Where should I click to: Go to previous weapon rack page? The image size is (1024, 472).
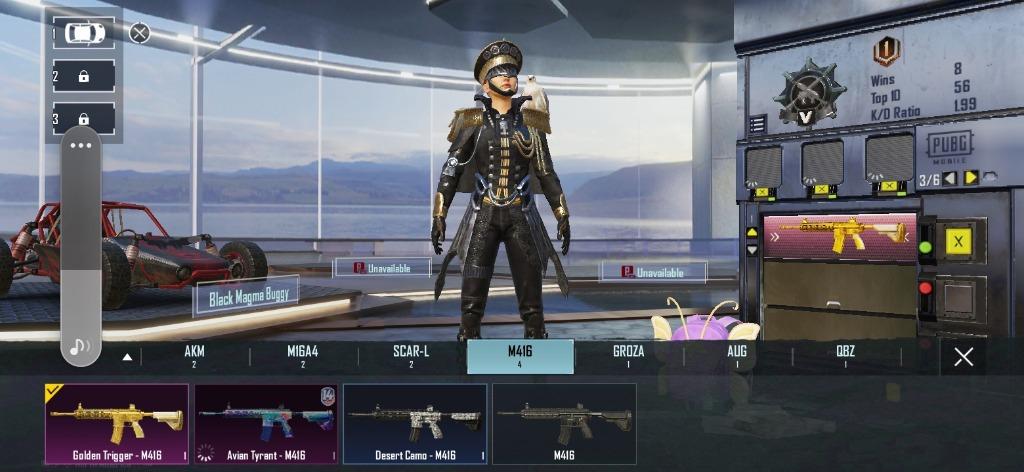[949, 178]
